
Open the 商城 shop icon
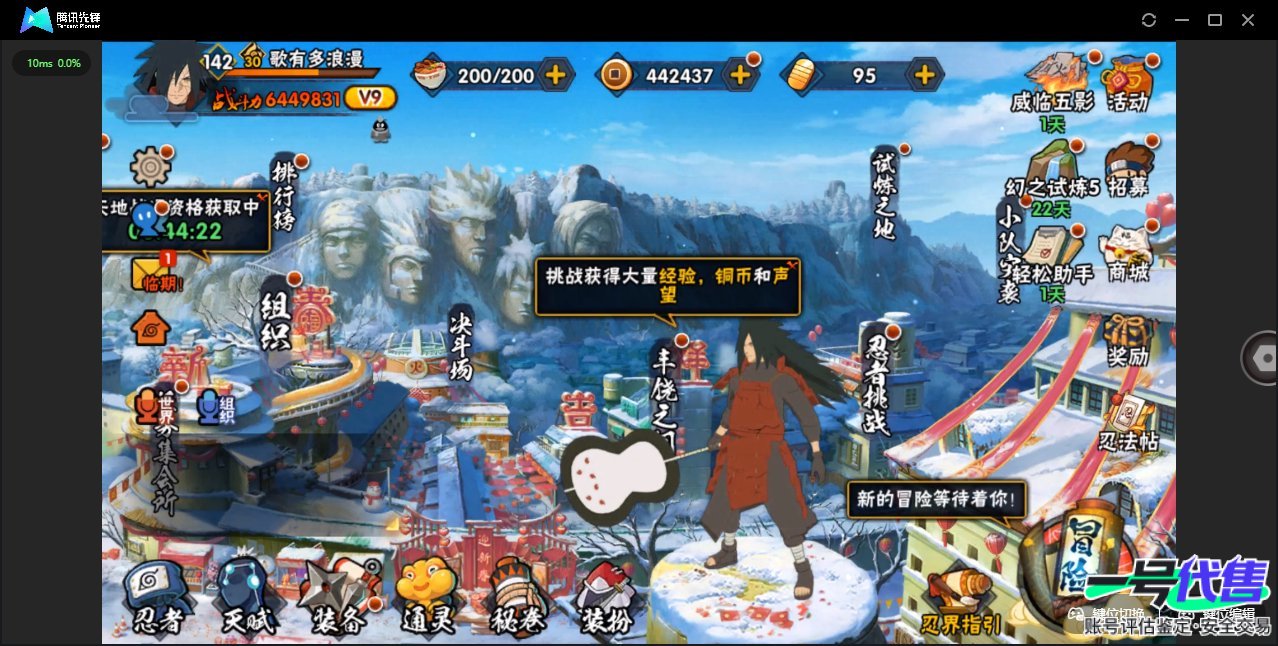click(x=1126, y=252)
